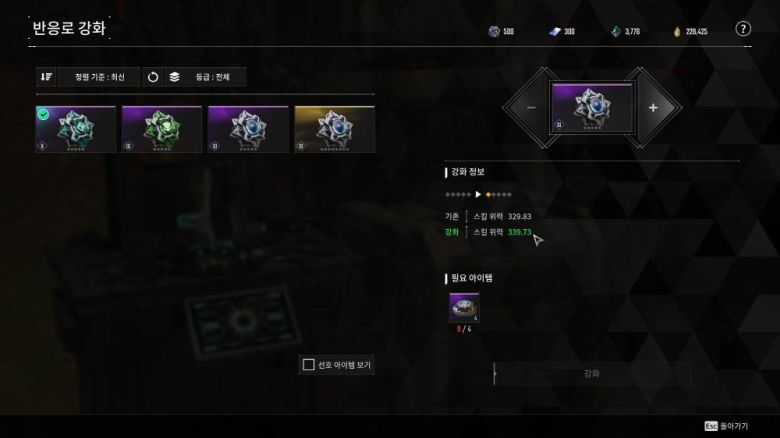Viewport: 780px width, 438px height.
Task: Pick the purple reactor with blue orb
Action: click(248, 130)
